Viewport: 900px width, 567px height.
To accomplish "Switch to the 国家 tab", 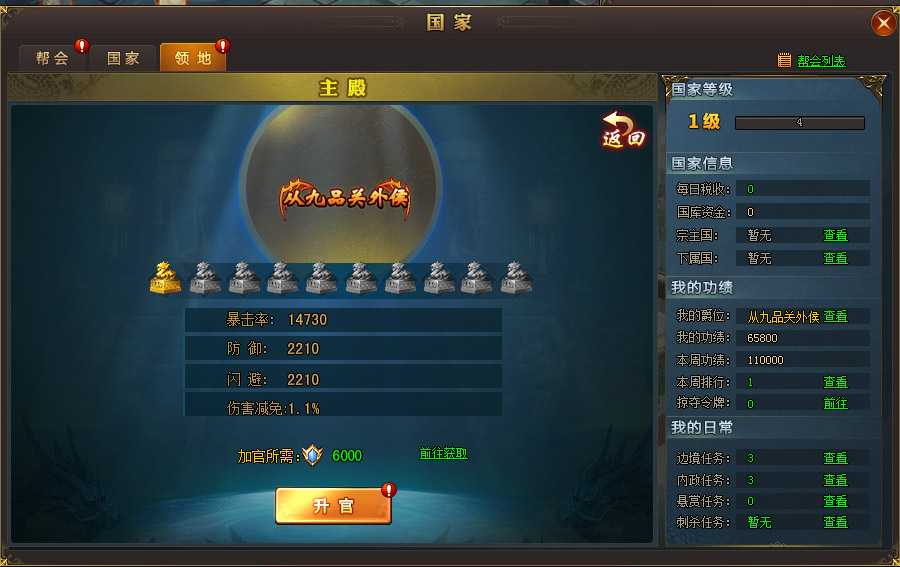I will pyautogui.click(x=123, y=58).
